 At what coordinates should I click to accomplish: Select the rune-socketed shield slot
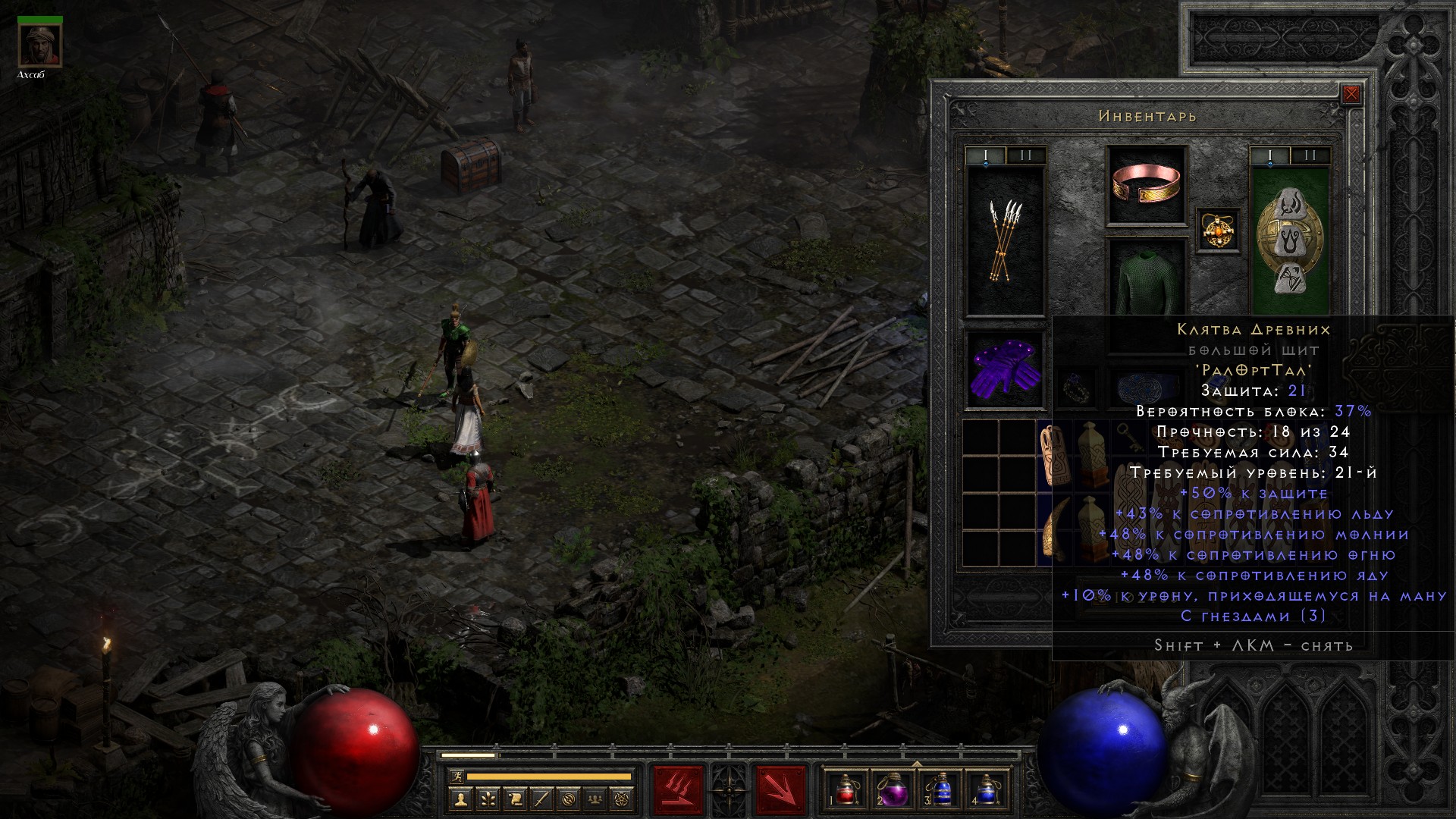(1289, 240)
